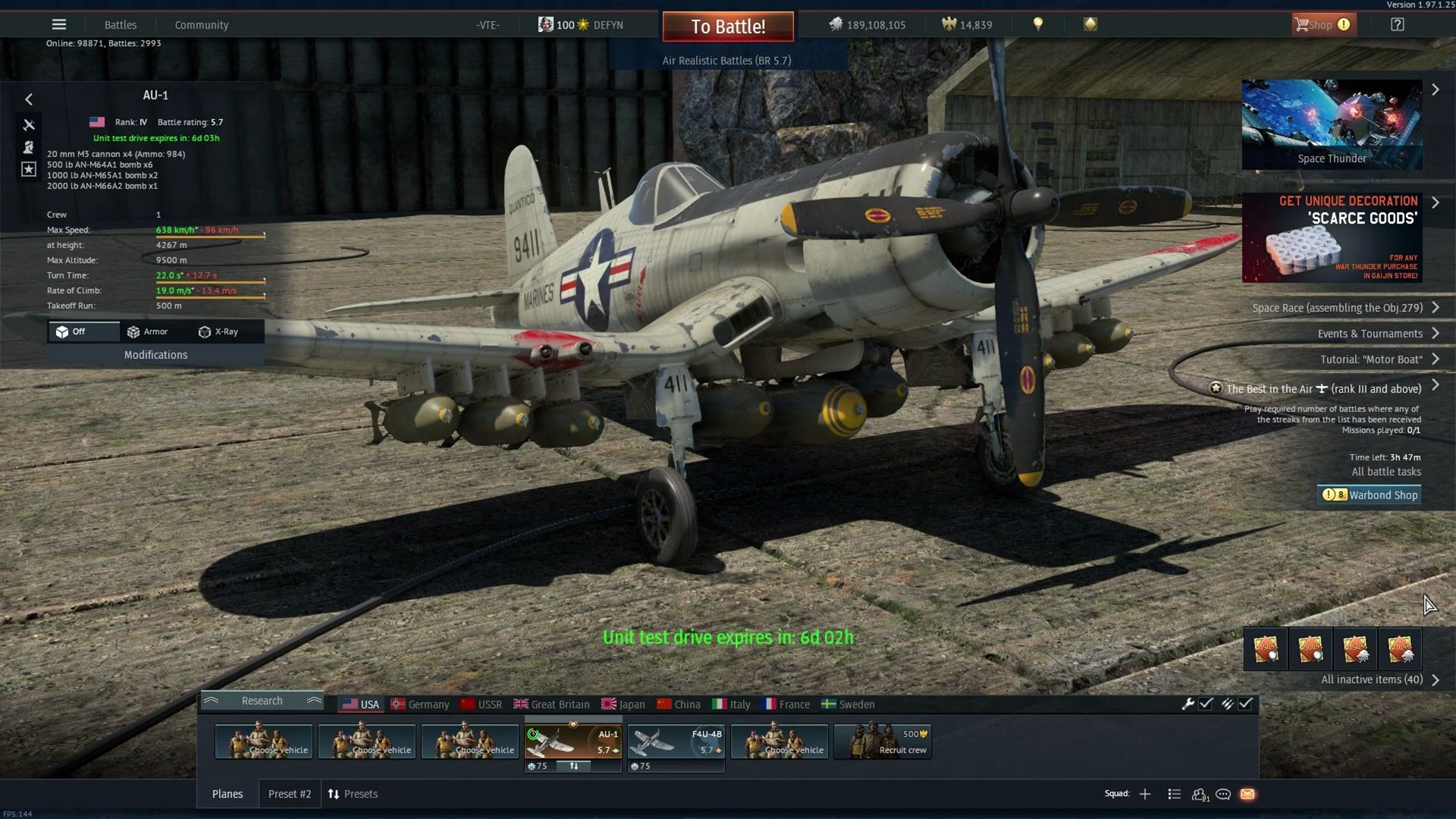The image size is (1456, 819).
Task: Open the Community menu
Action: pyautogui.click(x=202, y=25)
